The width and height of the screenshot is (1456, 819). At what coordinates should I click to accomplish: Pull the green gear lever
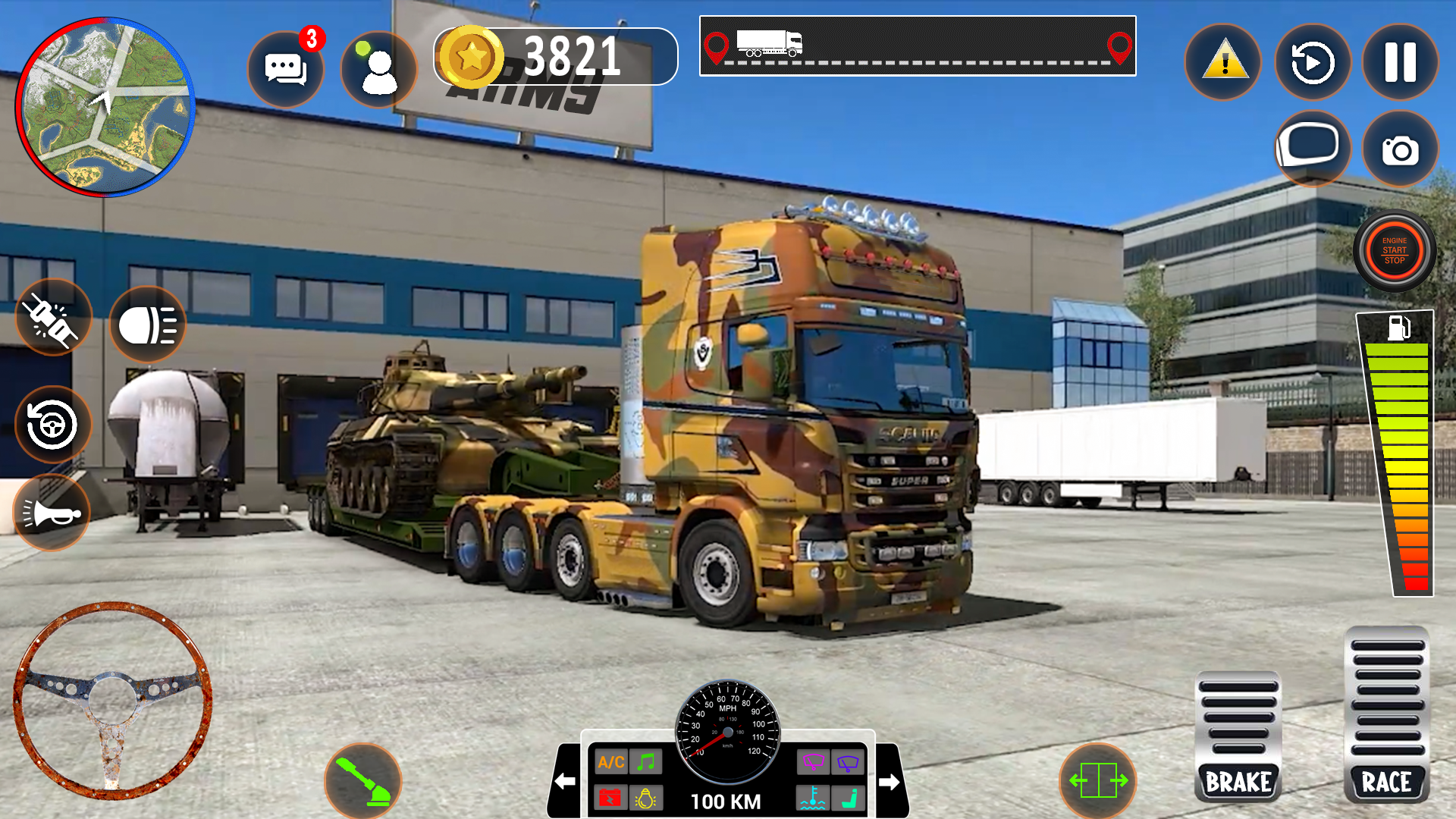363,781
